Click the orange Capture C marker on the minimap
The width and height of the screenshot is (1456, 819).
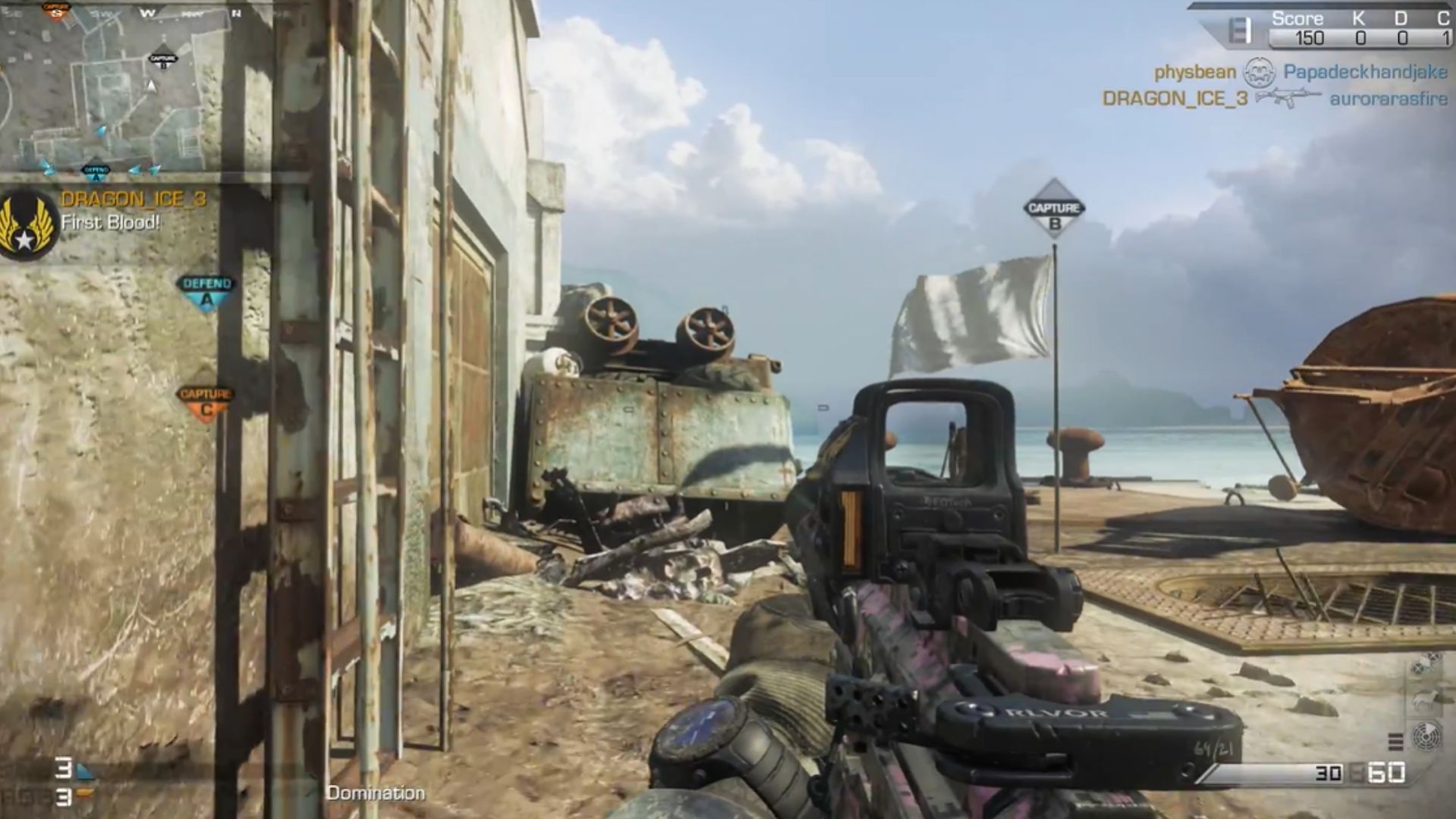point(55,11)
